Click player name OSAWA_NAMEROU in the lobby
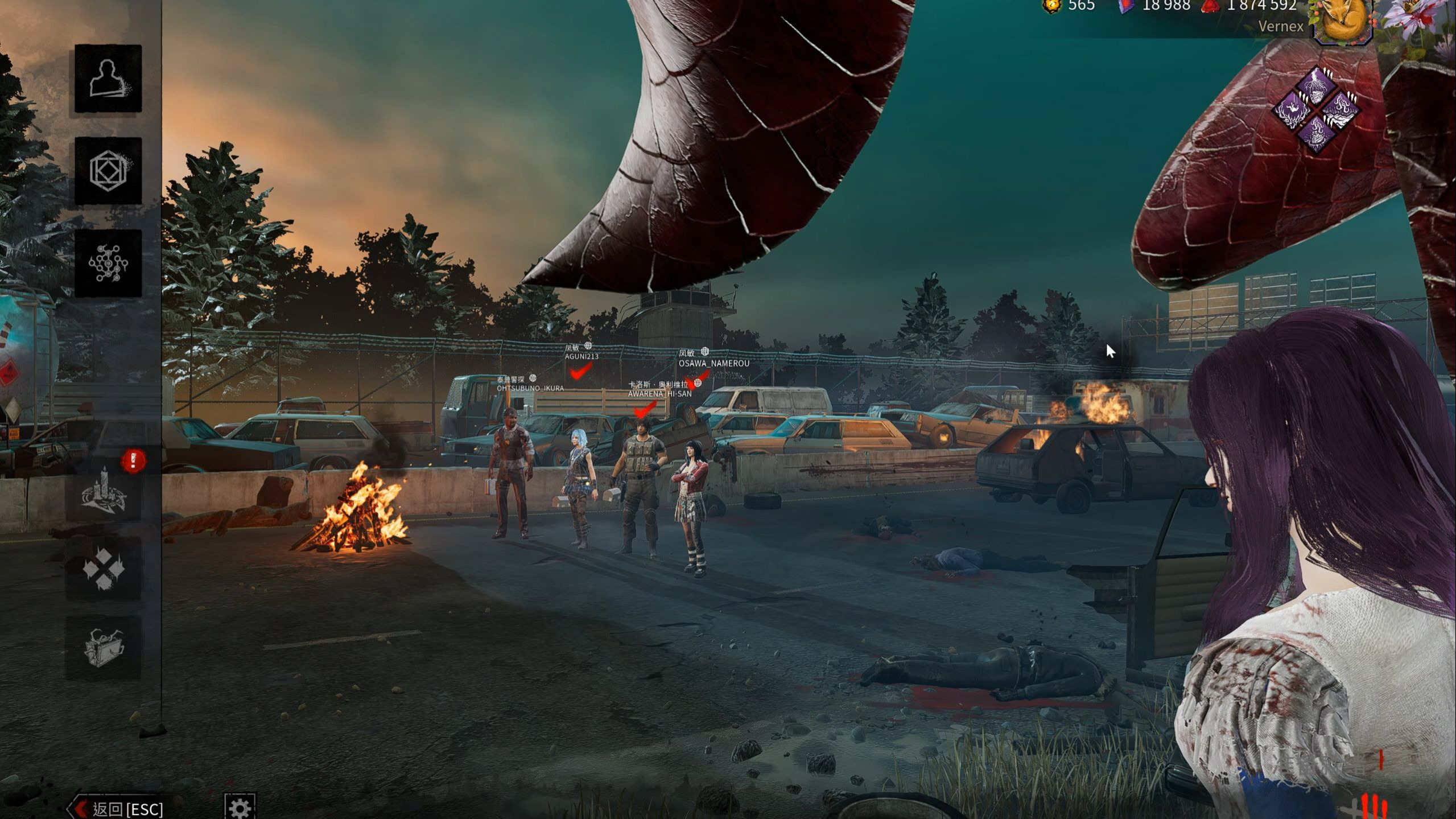The image size is (1456, 819). [713, 363]
